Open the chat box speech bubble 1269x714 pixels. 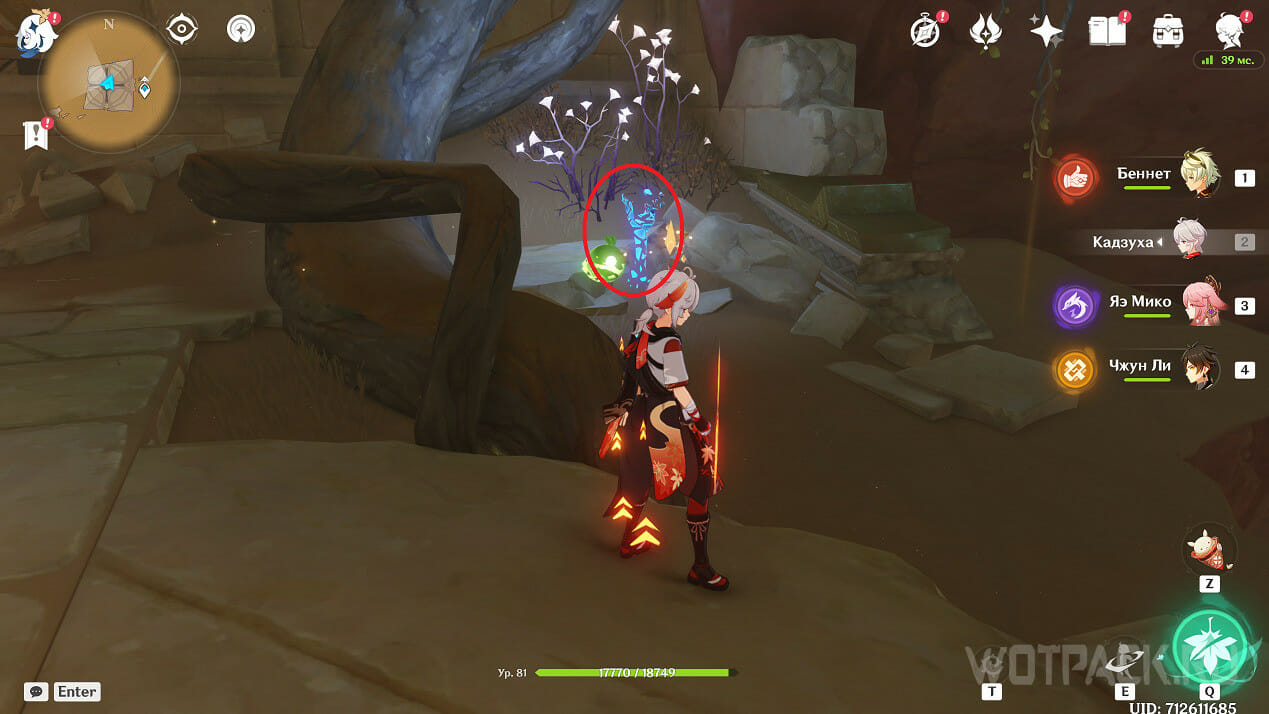(36, 691)
